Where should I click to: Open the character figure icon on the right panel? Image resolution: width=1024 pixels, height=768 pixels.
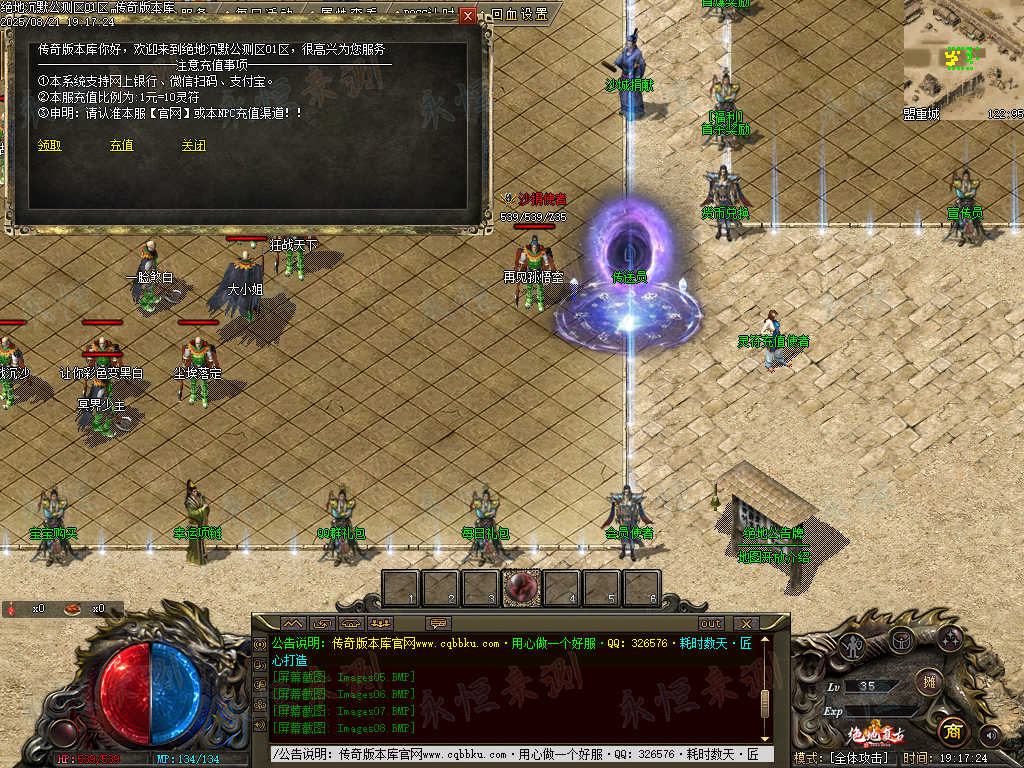point(852,646)
